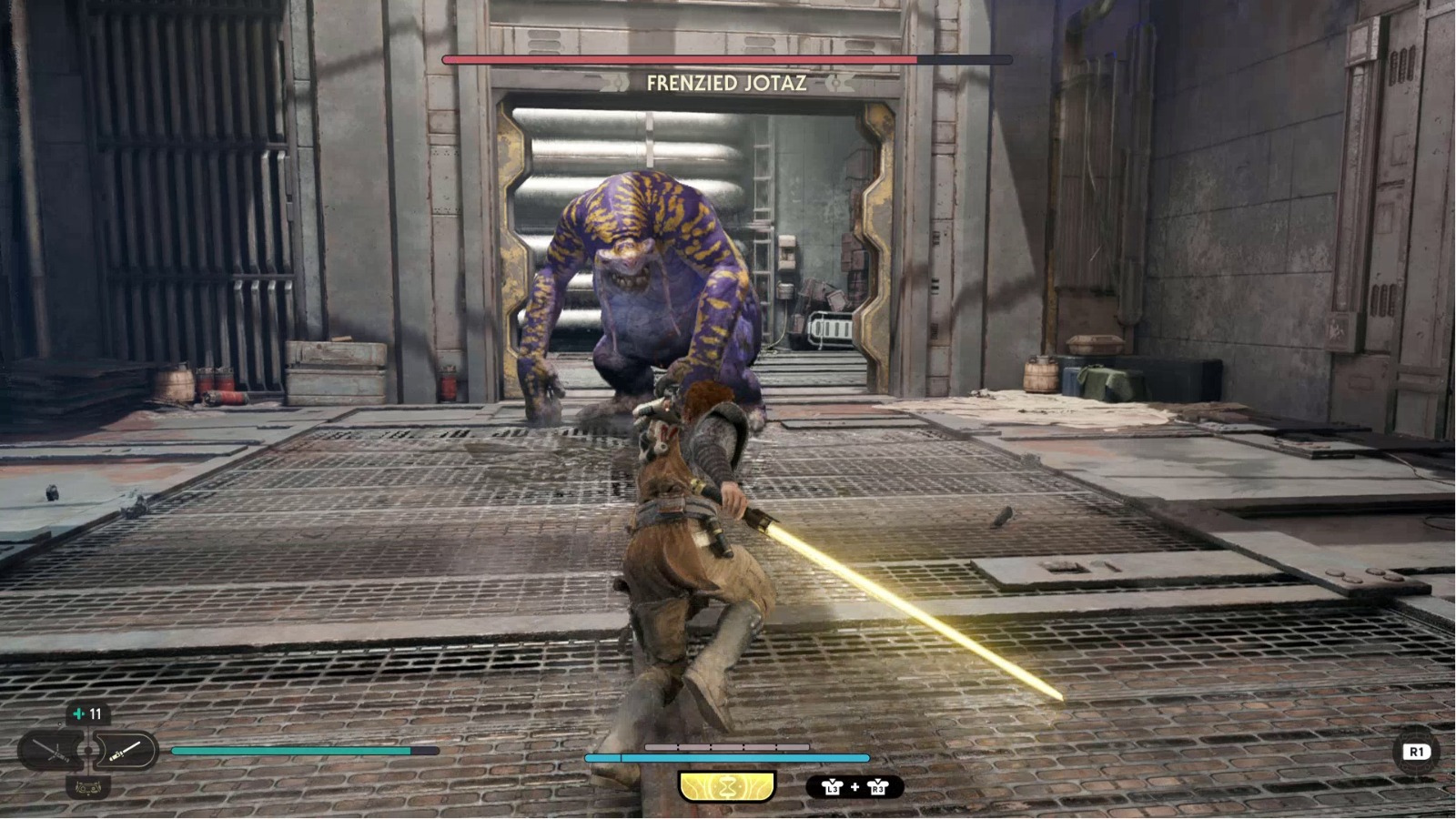The width and height of the screenshot is (1456, 819).
Task: Activate the yellow hourglass Slow ability
Action: [726, 787]
